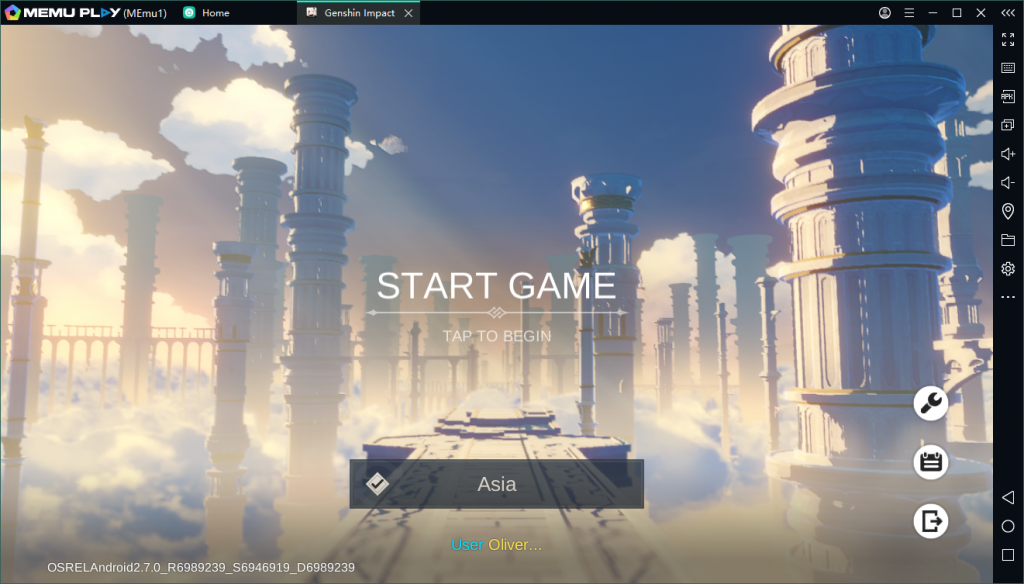Open the notice board icon
Image resolution: width=1024 pixels, height=584 pixels.
tap(931, 462)
